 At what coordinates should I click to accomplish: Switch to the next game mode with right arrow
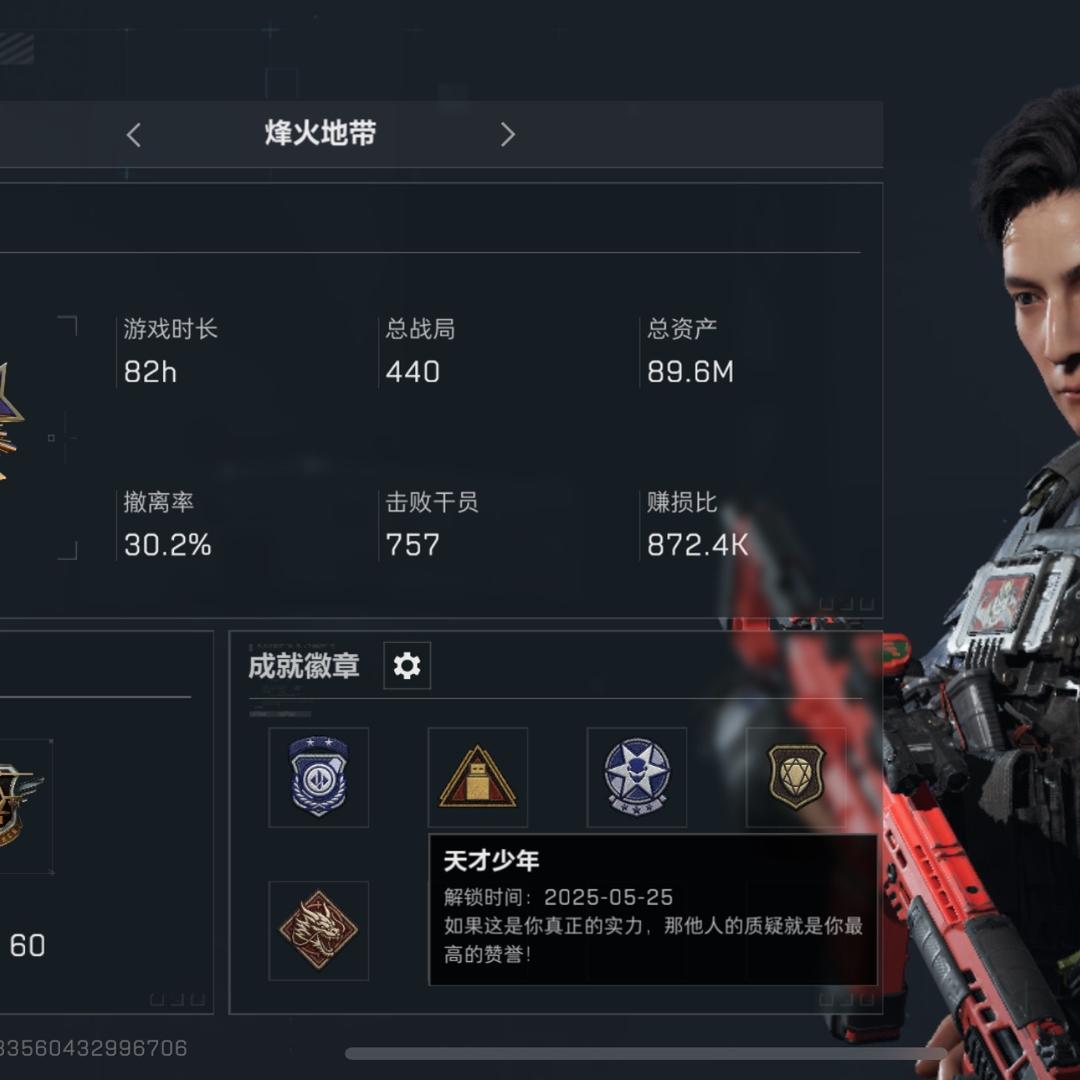point(507,135)
